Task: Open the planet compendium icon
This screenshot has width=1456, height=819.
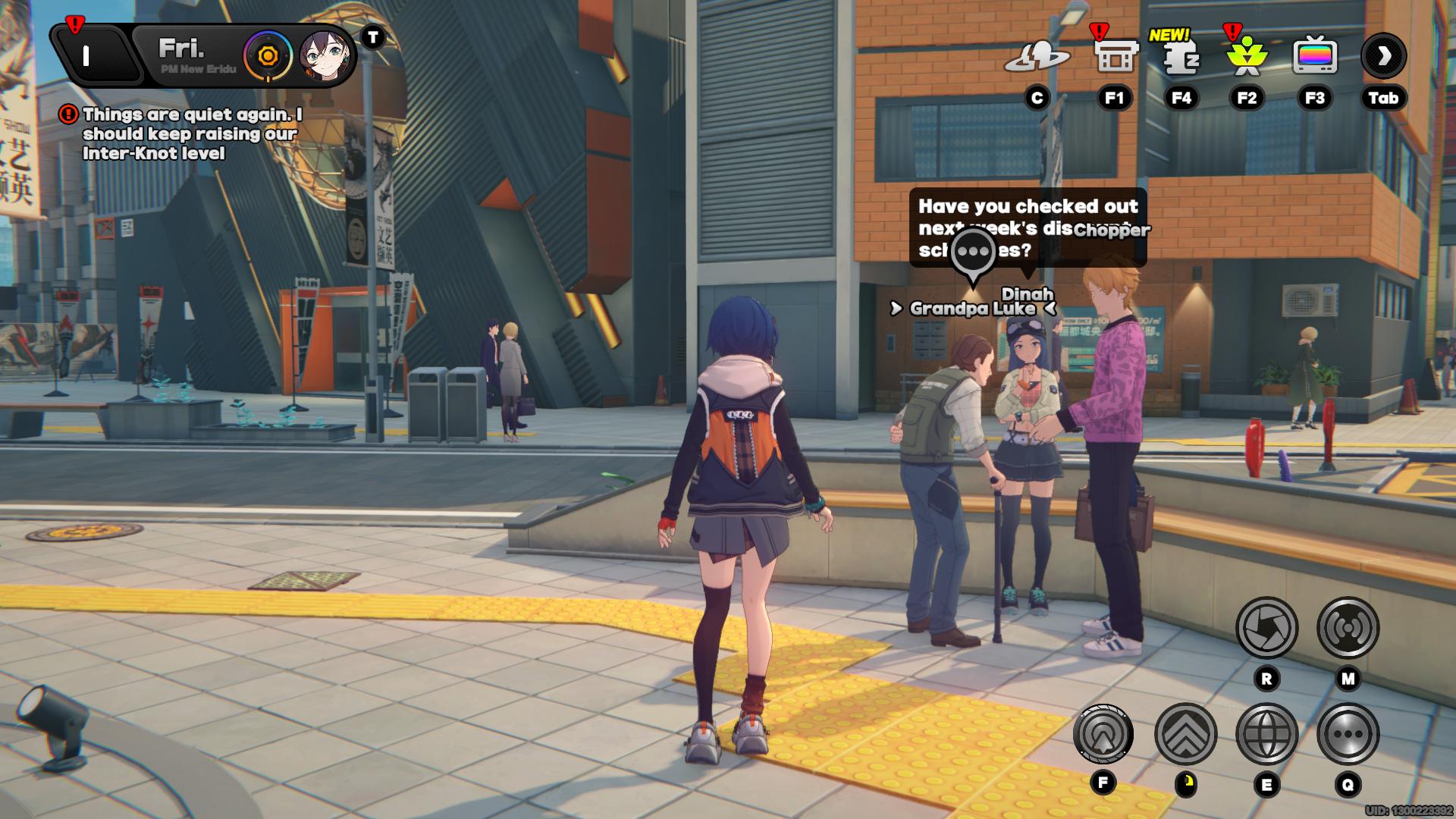Action: [1037, 57]
